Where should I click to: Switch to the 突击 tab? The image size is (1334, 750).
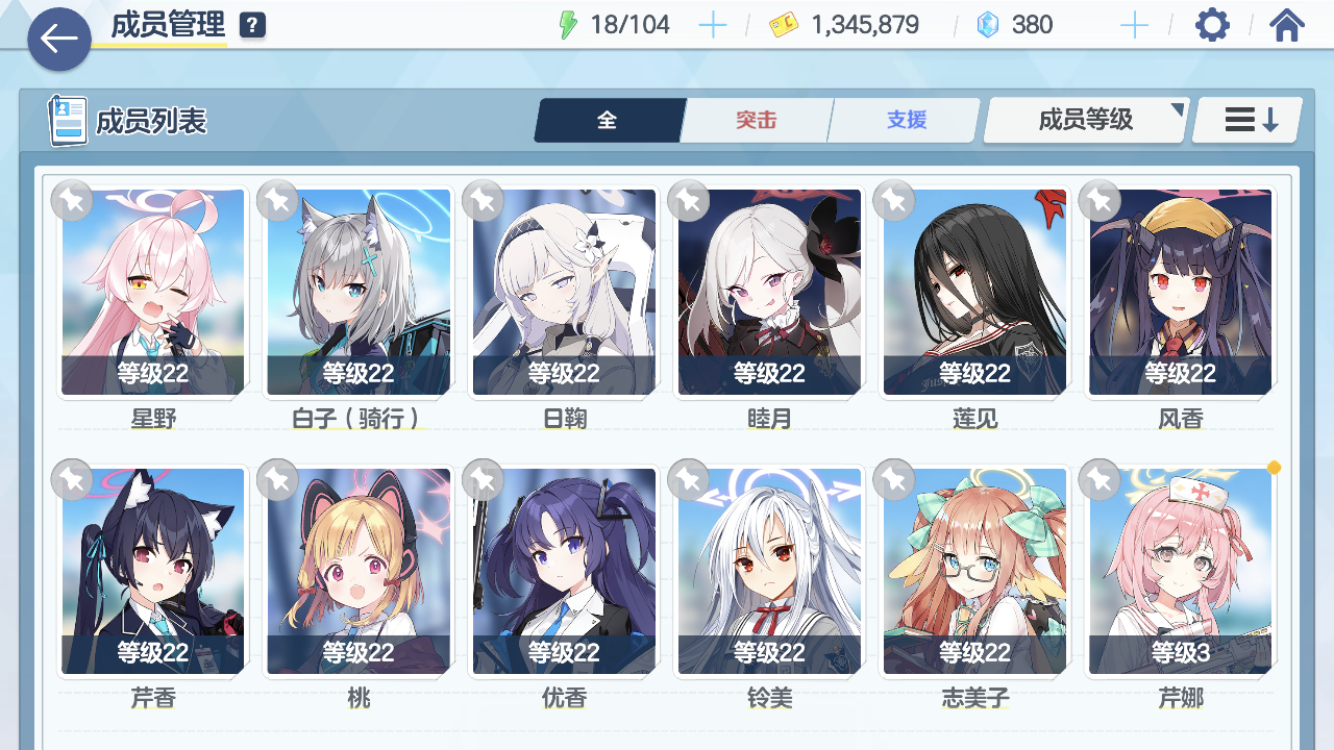pos(756,119)
